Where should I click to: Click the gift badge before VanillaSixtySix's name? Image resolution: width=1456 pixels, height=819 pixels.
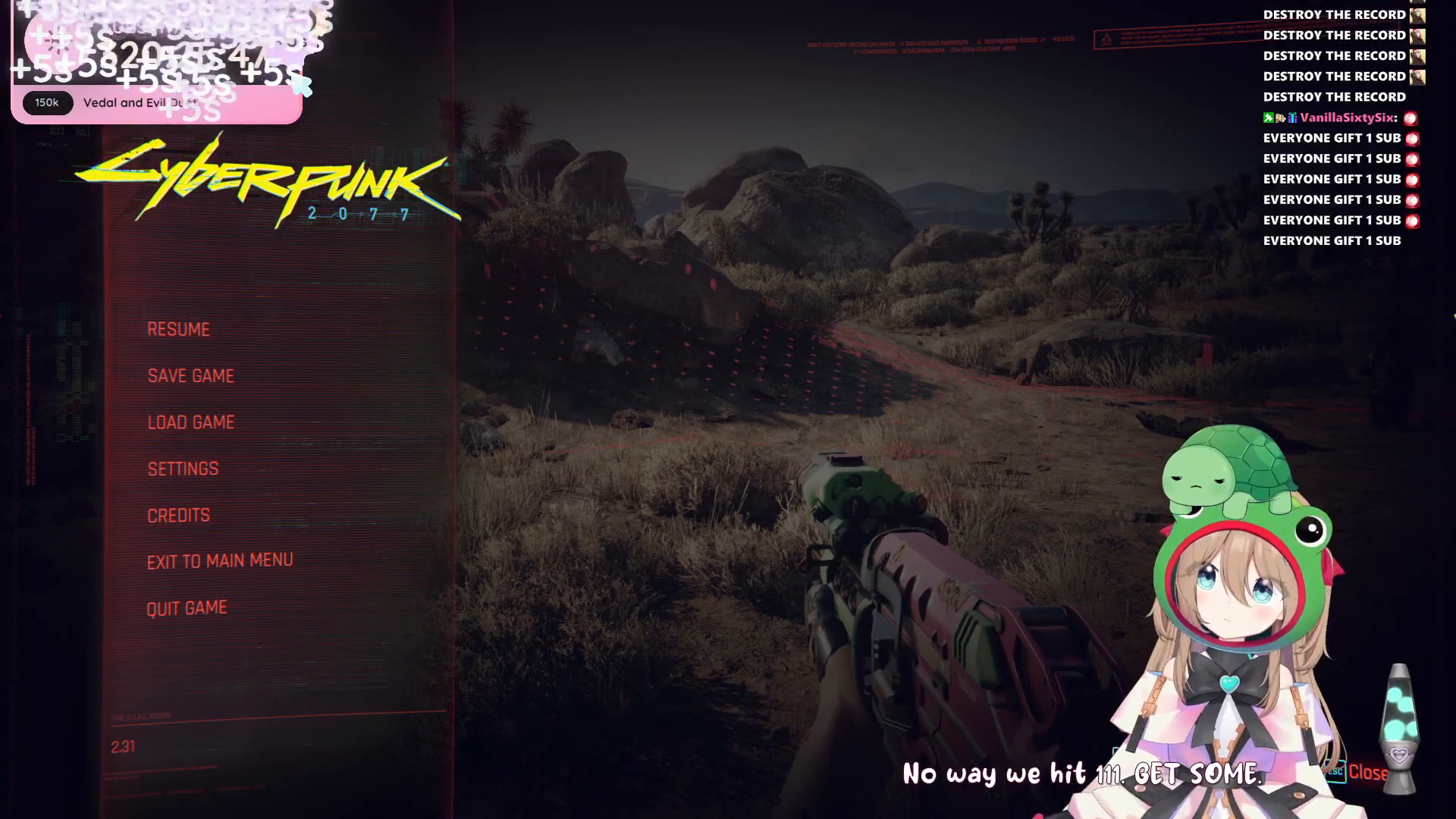pos(1294,118)
